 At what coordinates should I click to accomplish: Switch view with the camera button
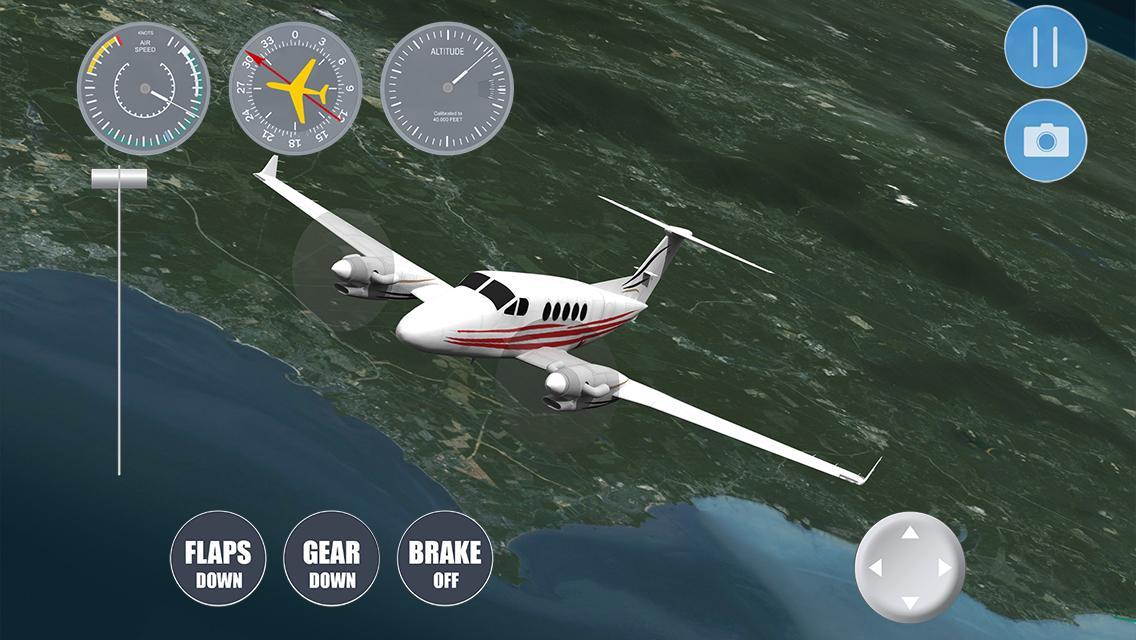(x=1045, y=141)
